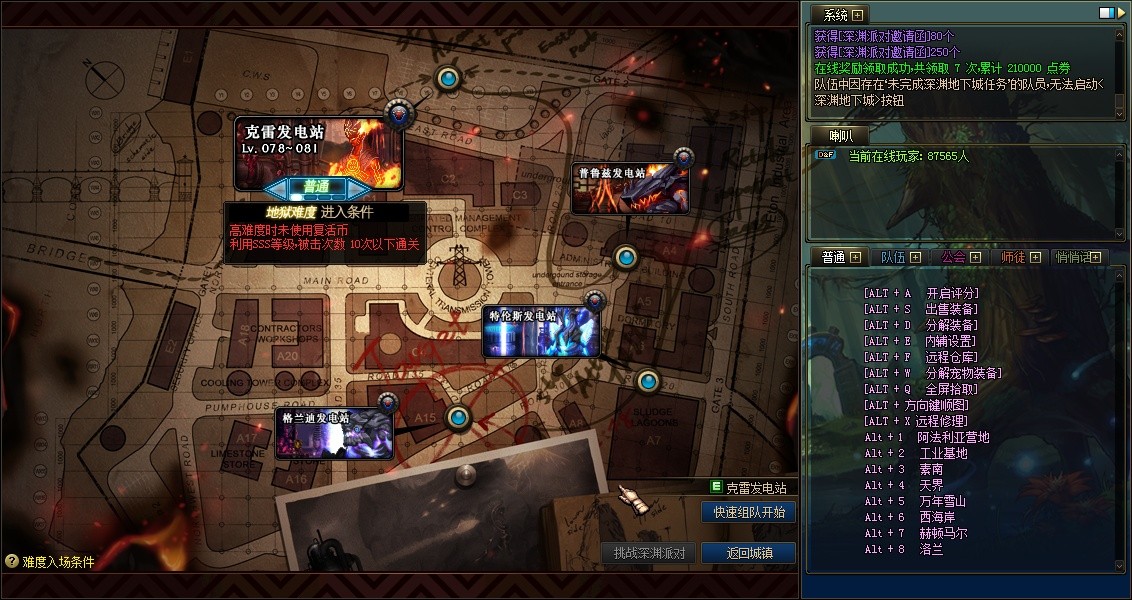Open the 喇叭 chat tab
The height and width of the screenshot is (600, 1132).
click(840, 136)
